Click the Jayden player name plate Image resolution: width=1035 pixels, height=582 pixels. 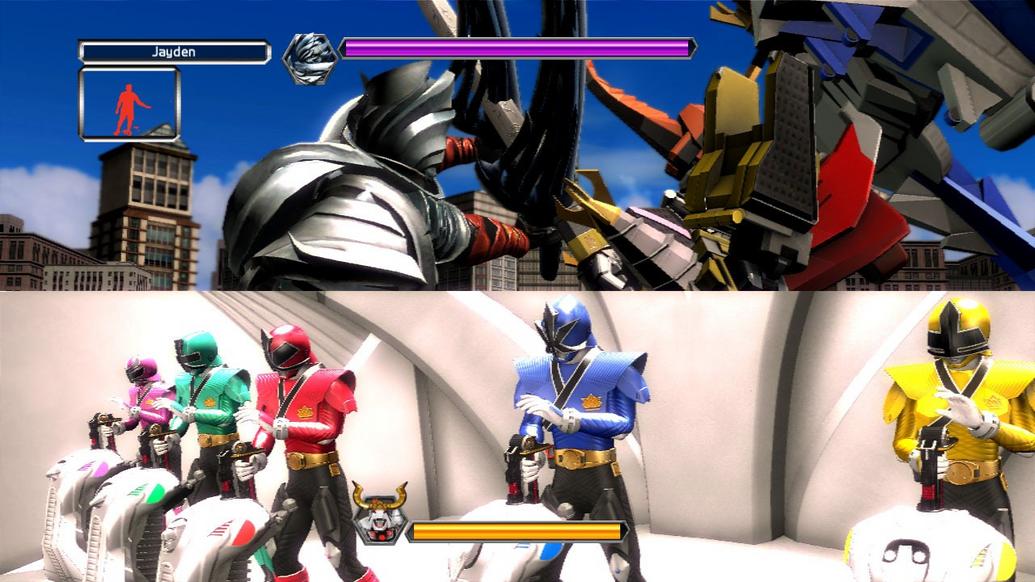(174, 51)
